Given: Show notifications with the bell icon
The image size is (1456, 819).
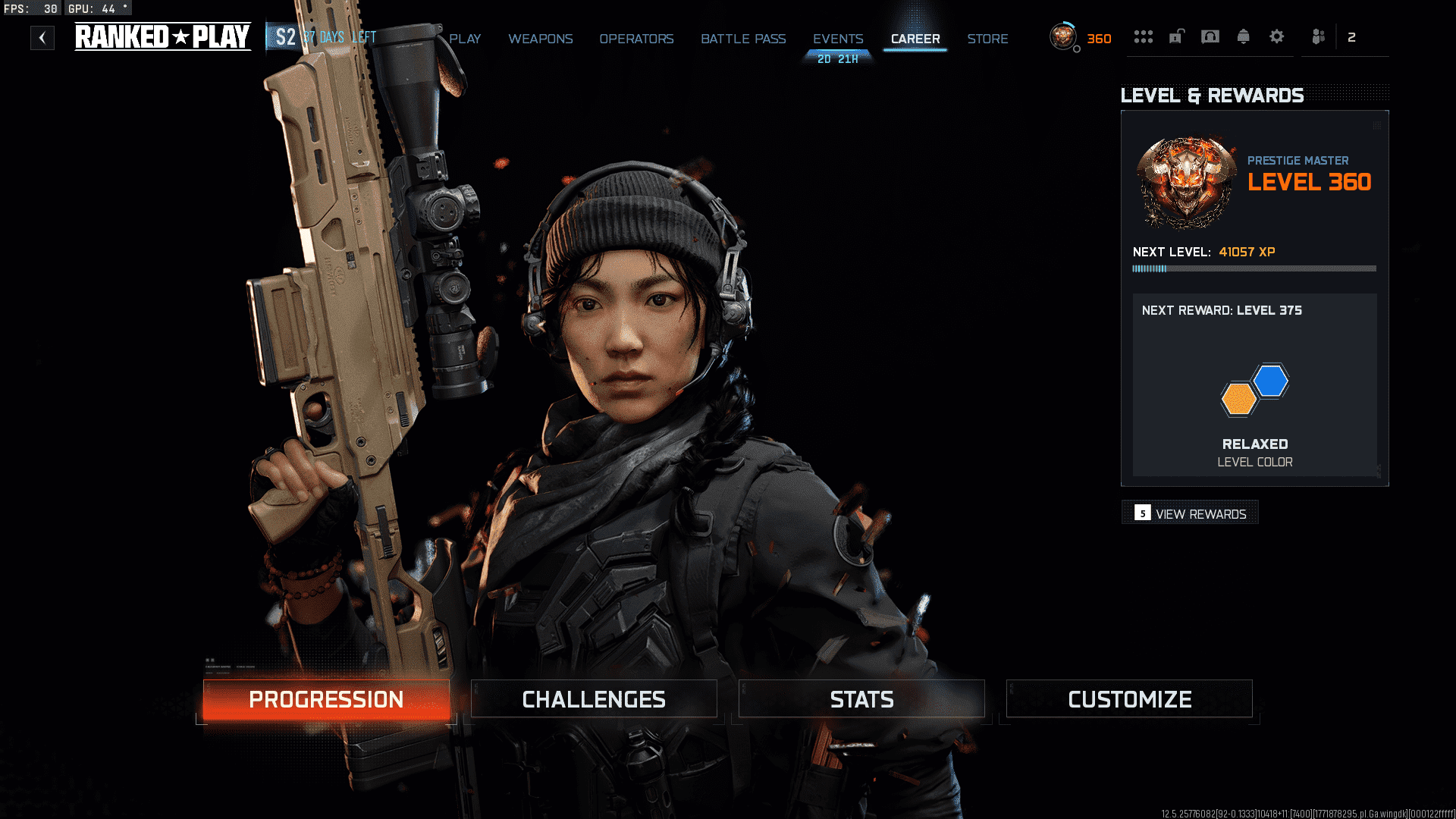Looking at the screenshot, I should (1244, 36).
